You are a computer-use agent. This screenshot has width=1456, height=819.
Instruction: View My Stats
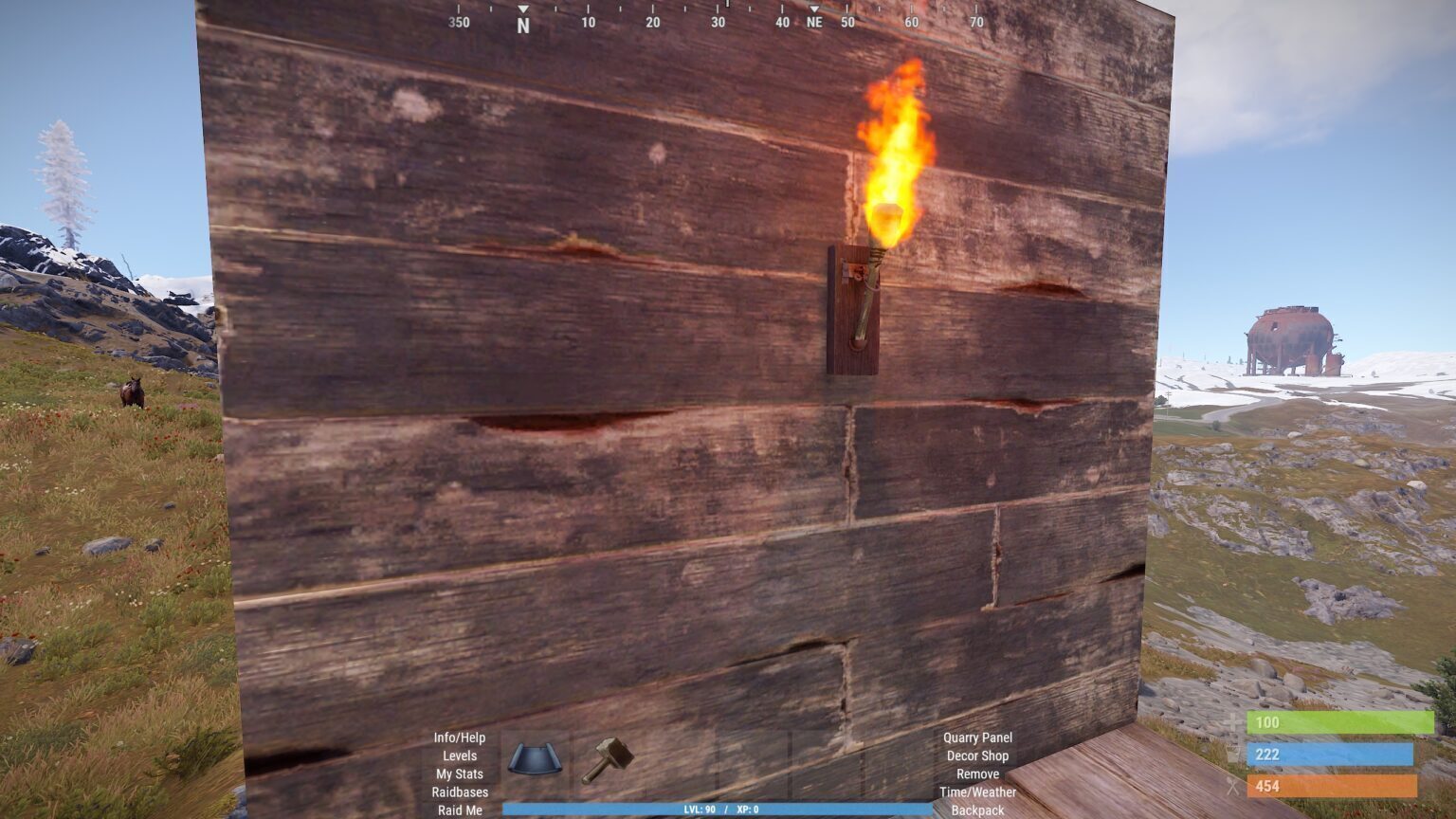(x=460, y=773)
